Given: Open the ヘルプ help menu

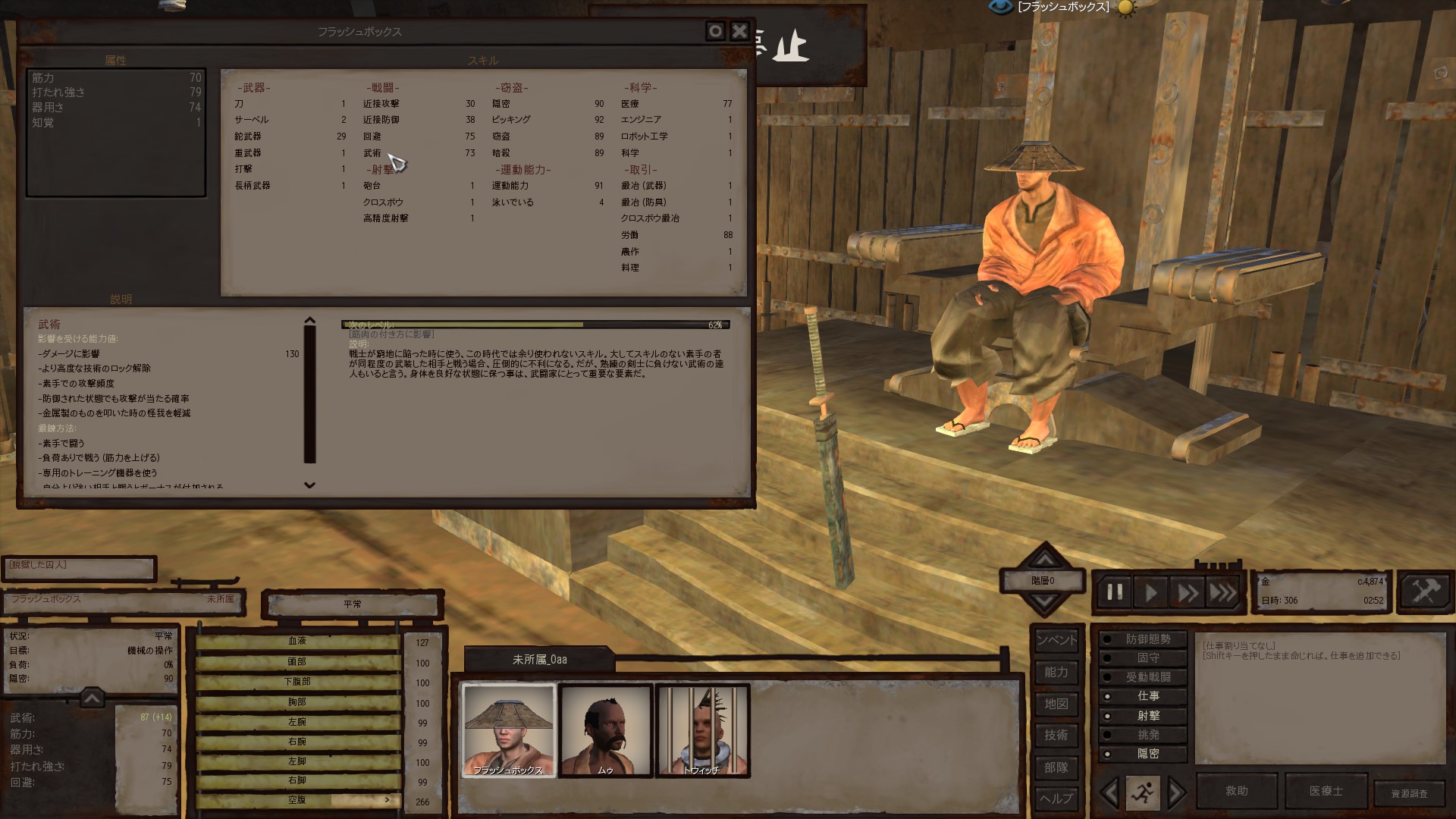Looking at the screenshot, I should click(1056, 799).
